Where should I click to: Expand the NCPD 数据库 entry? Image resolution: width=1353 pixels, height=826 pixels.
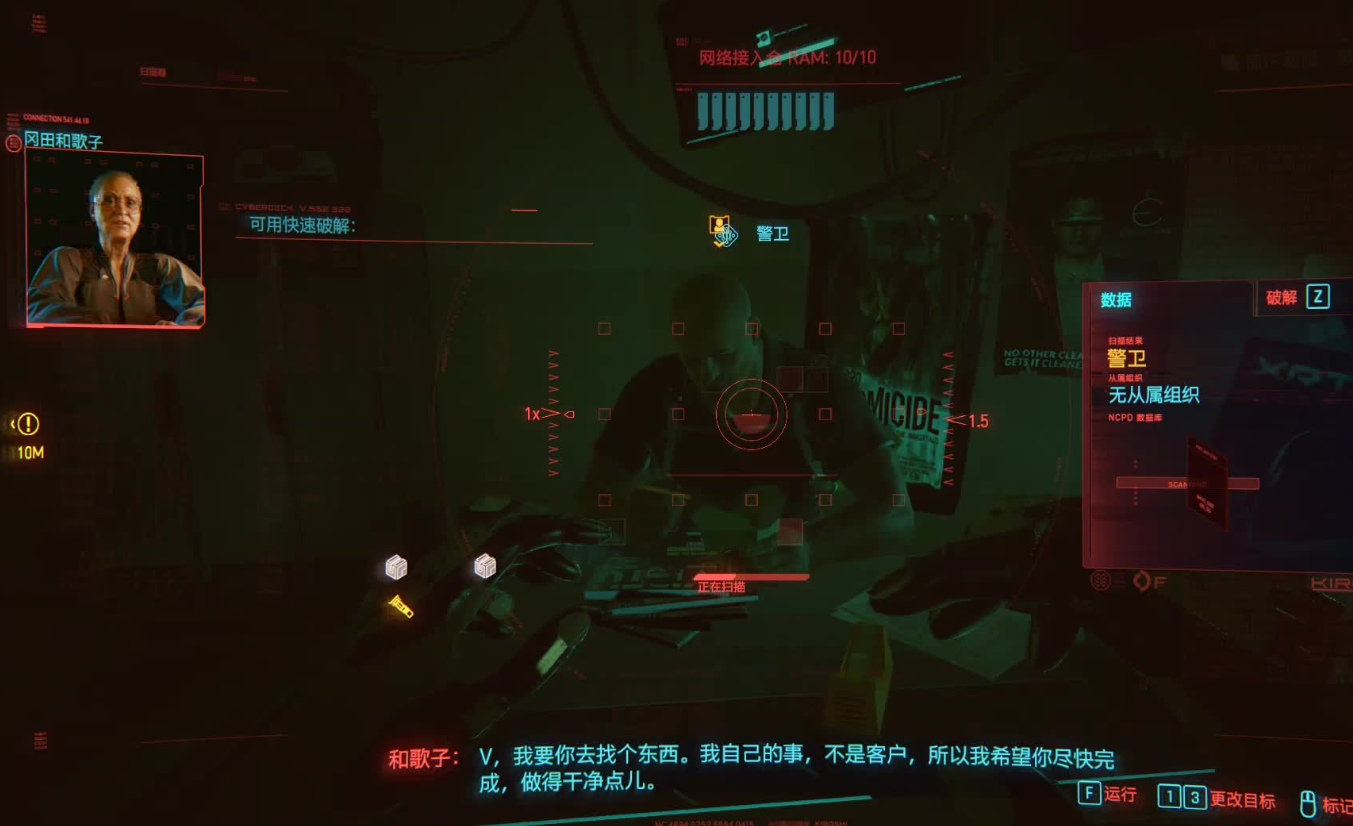click(1135, 415)
